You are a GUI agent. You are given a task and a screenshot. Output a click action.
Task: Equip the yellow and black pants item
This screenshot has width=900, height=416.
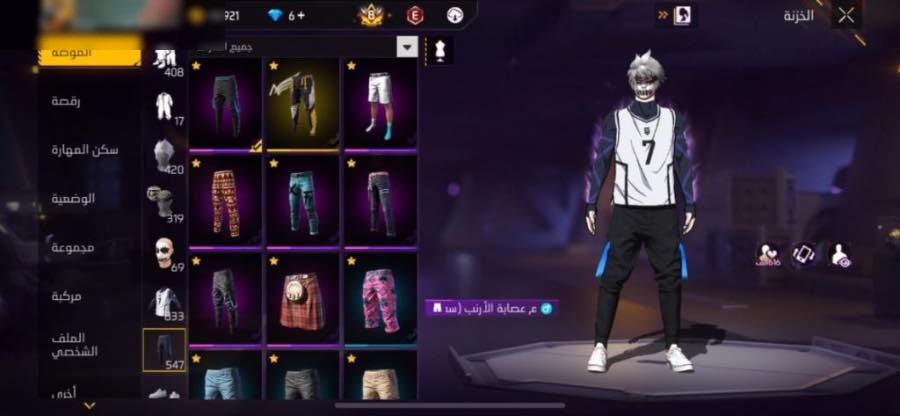pyautogui.click(x=304, y=104)
